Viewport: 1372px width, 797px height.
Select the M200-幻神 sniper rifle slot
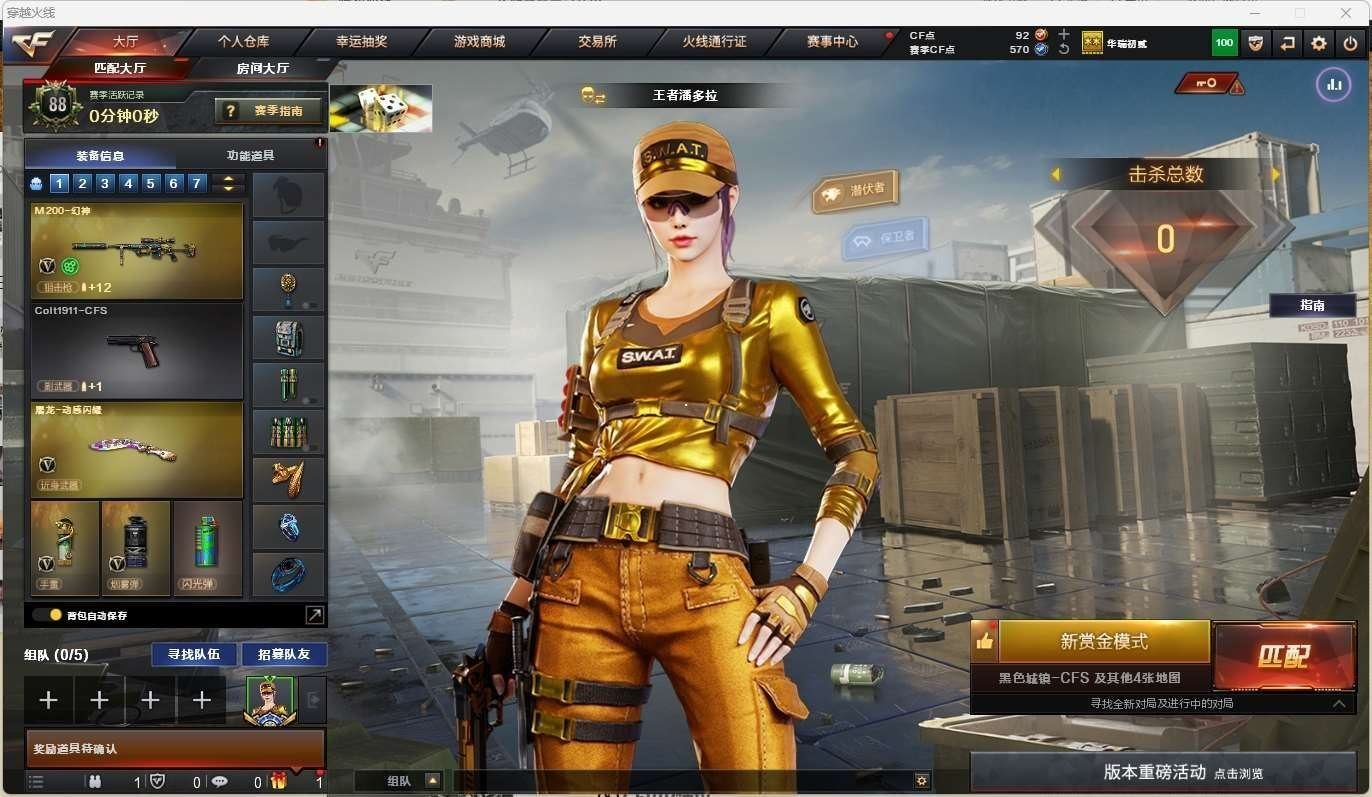(x=137, y=250)
